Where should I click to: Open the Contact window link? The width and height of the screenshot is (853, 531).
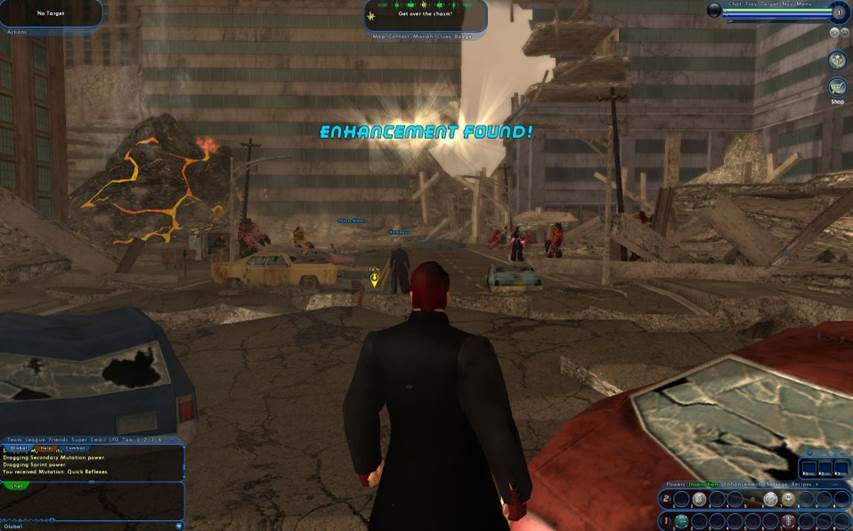399,39
